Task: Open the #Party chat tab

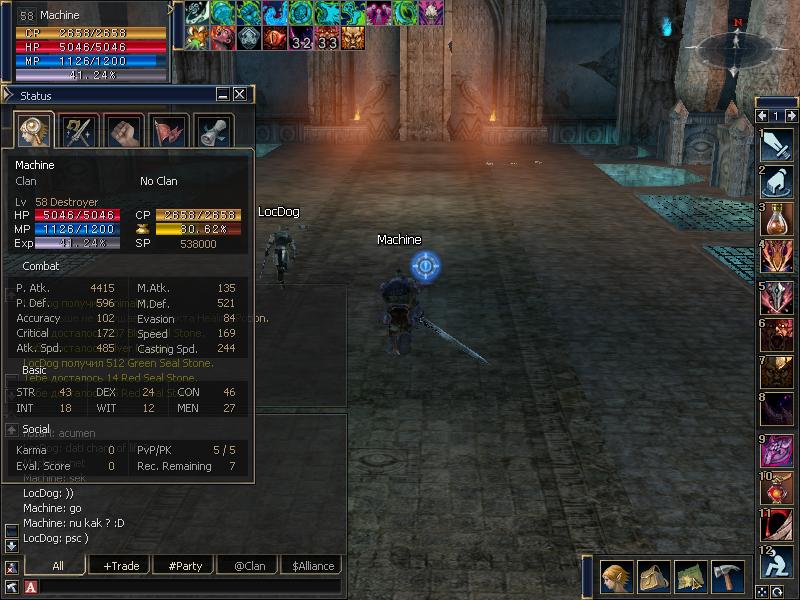Action: pyautogui.click(x=185, y=566)
